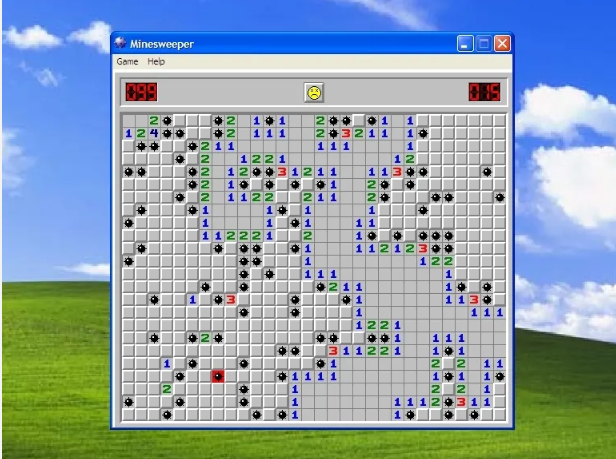
Task: Open the Help menu
Action: [156, 62]
